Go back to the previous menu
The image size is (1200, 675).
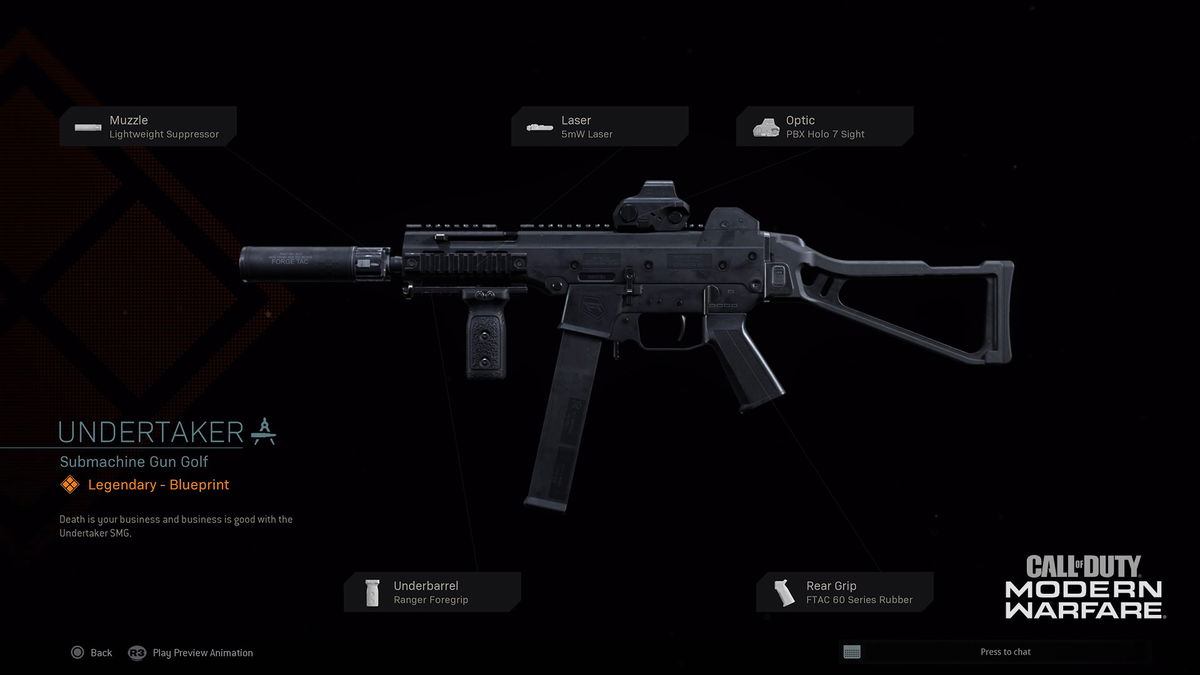tap(91, 653)
